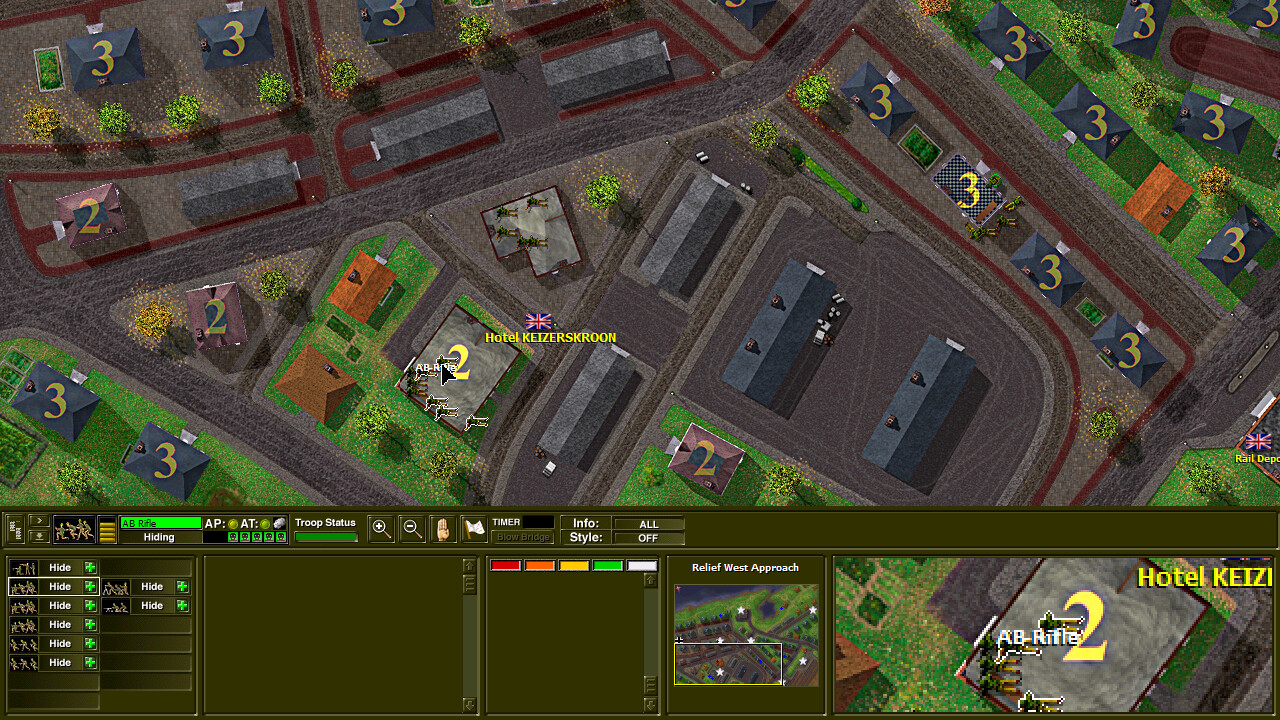The image size is (1280, 720).
Task: Select the zoom-out magnifier tool
Action: click(412, 528)
